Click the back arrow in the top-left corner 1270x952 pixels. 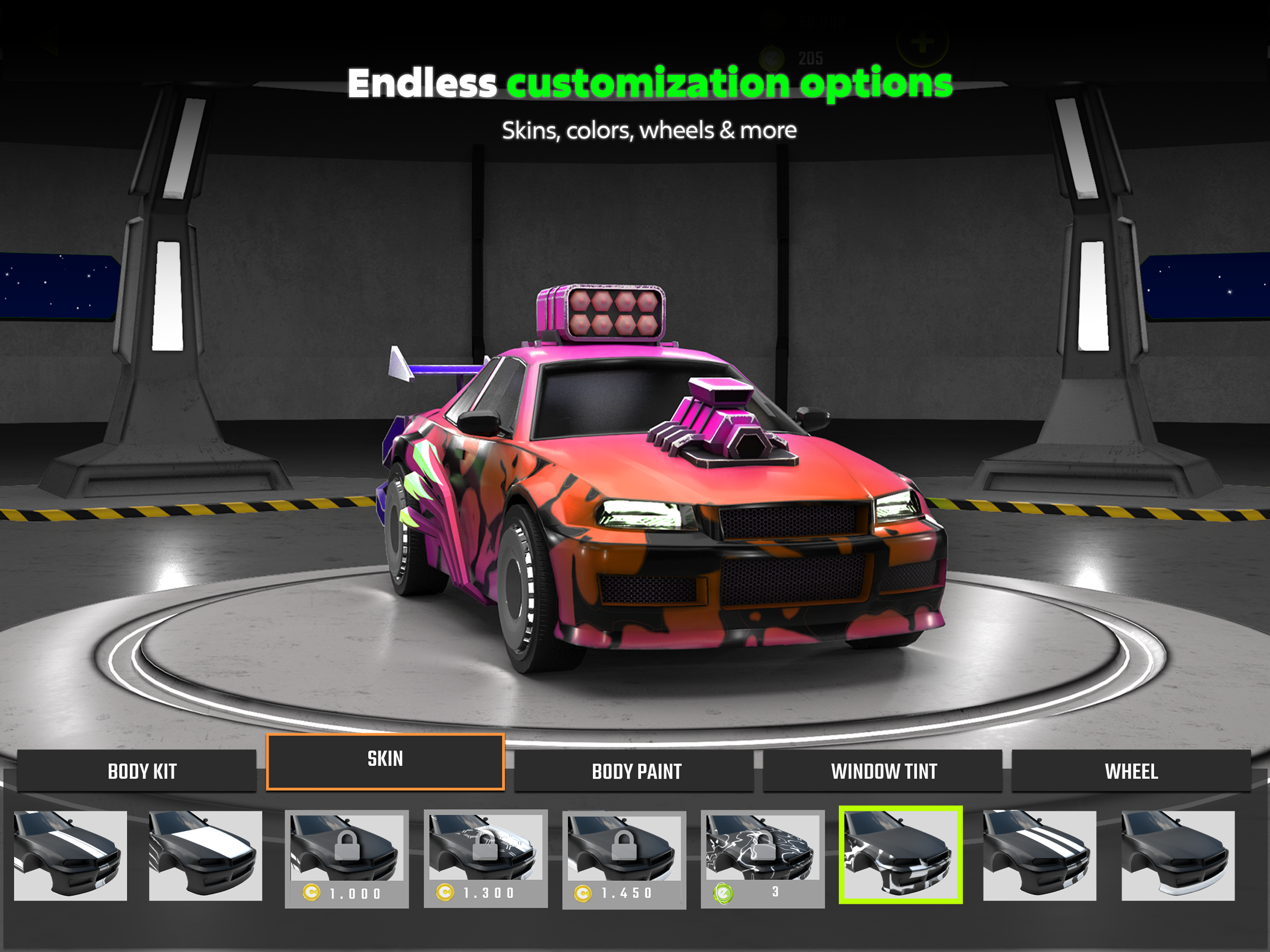[x=44, y=41]
